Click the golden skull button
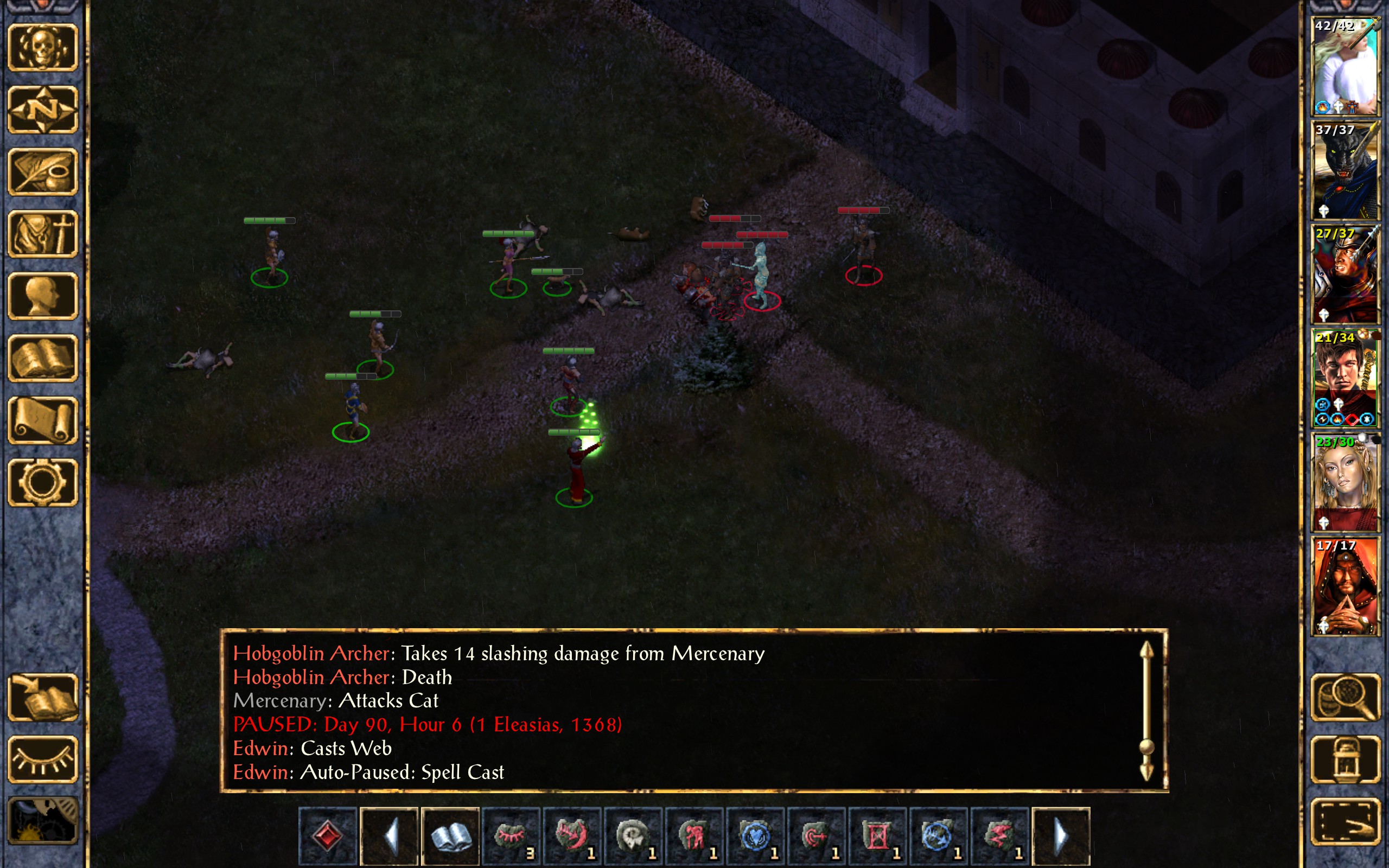1389x868 pixels. click(x=42, y=48)
